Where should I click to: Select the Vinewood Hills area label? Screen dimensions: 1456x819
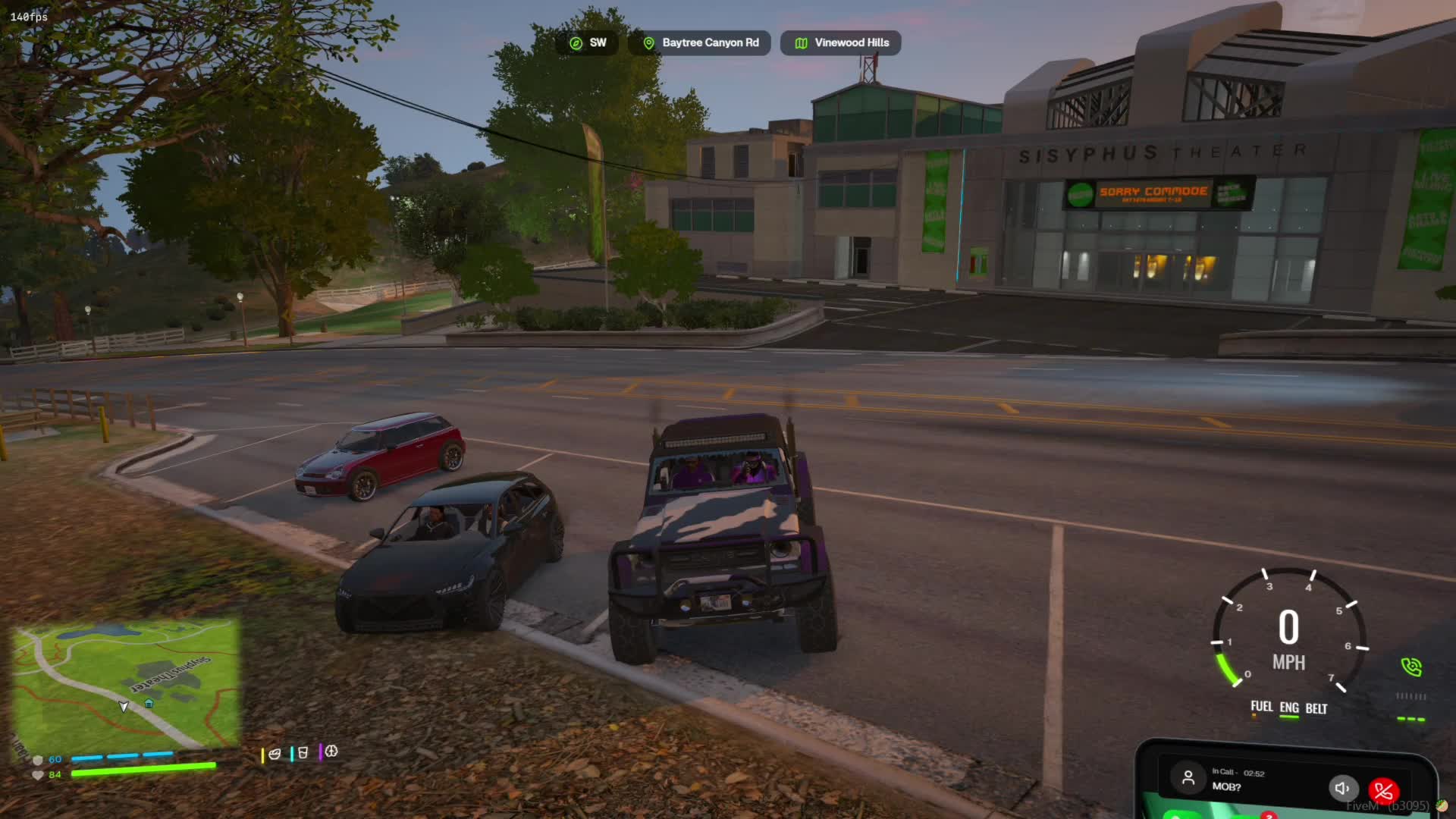(x=841, y=43)
